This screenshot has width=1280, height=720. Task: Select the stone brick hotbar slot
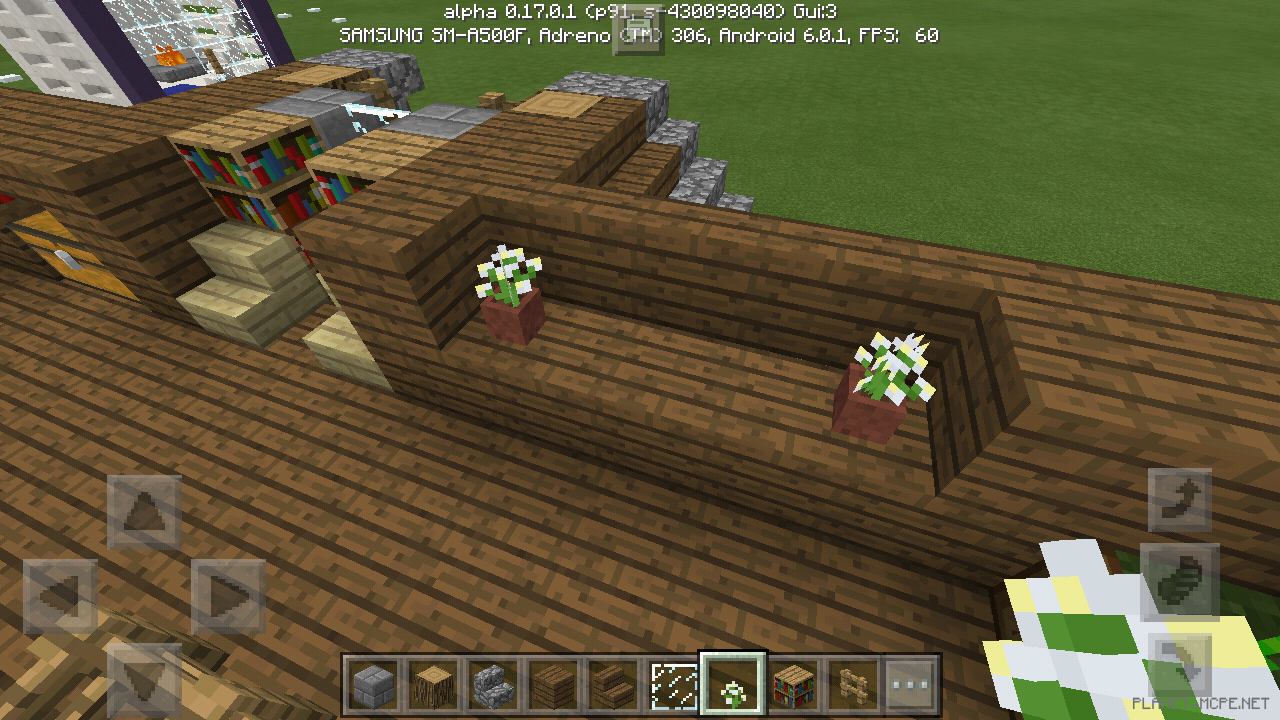(373, 685)
